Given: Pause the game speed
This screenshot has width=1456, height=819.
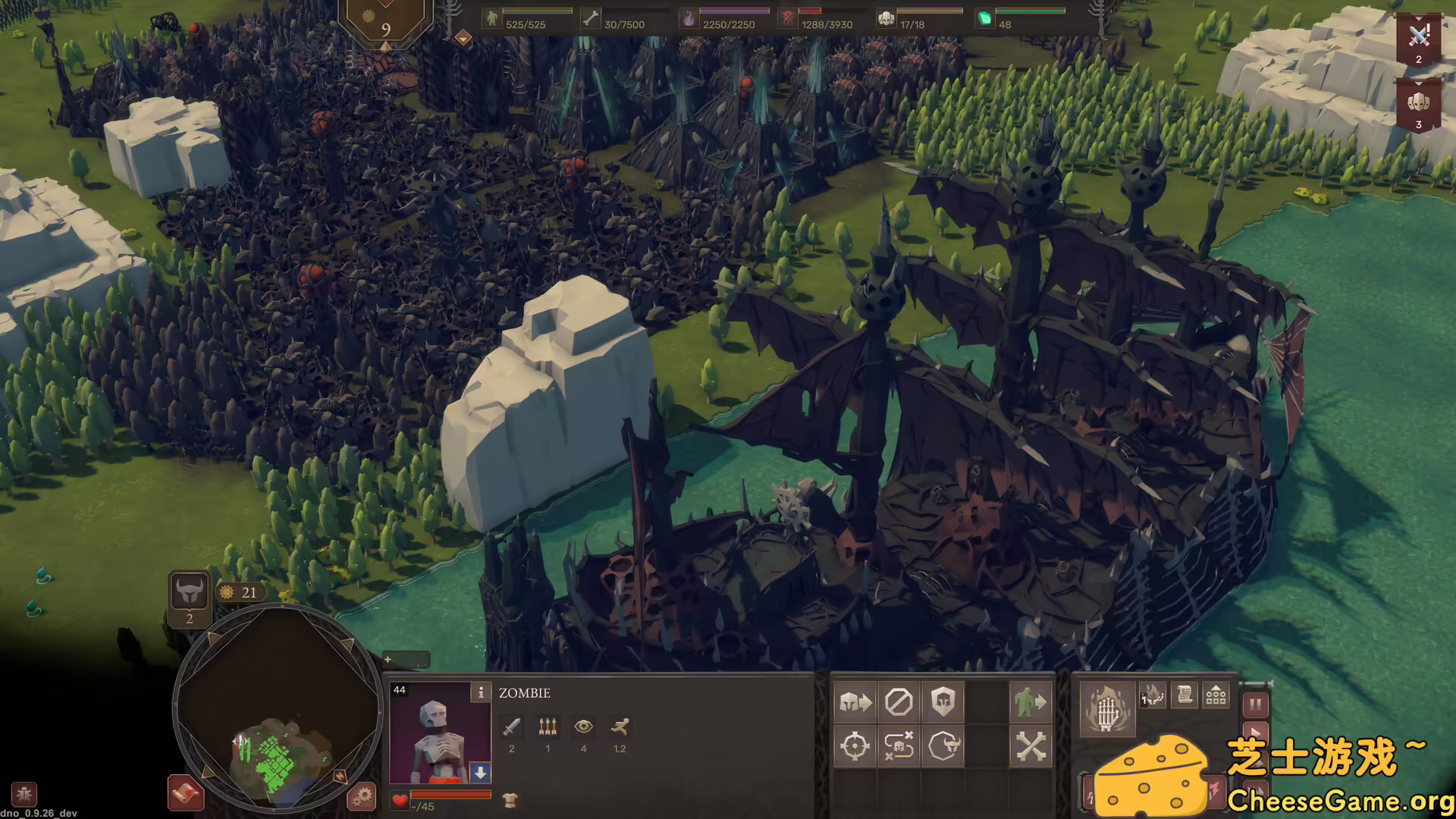Looking at the screenshot, I should [1255, 705].
